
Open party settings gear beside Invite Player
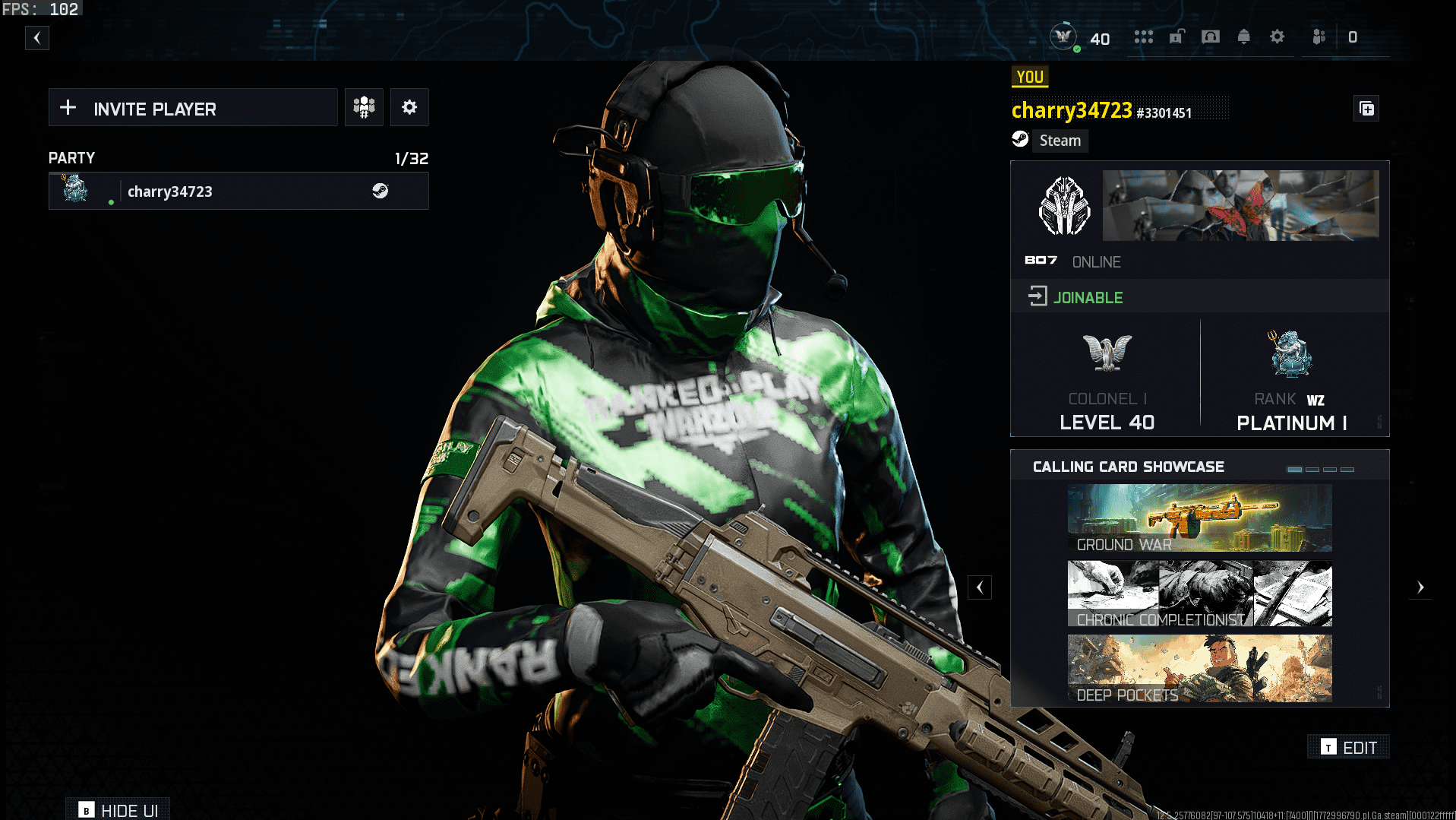click(x=409, y=108)
